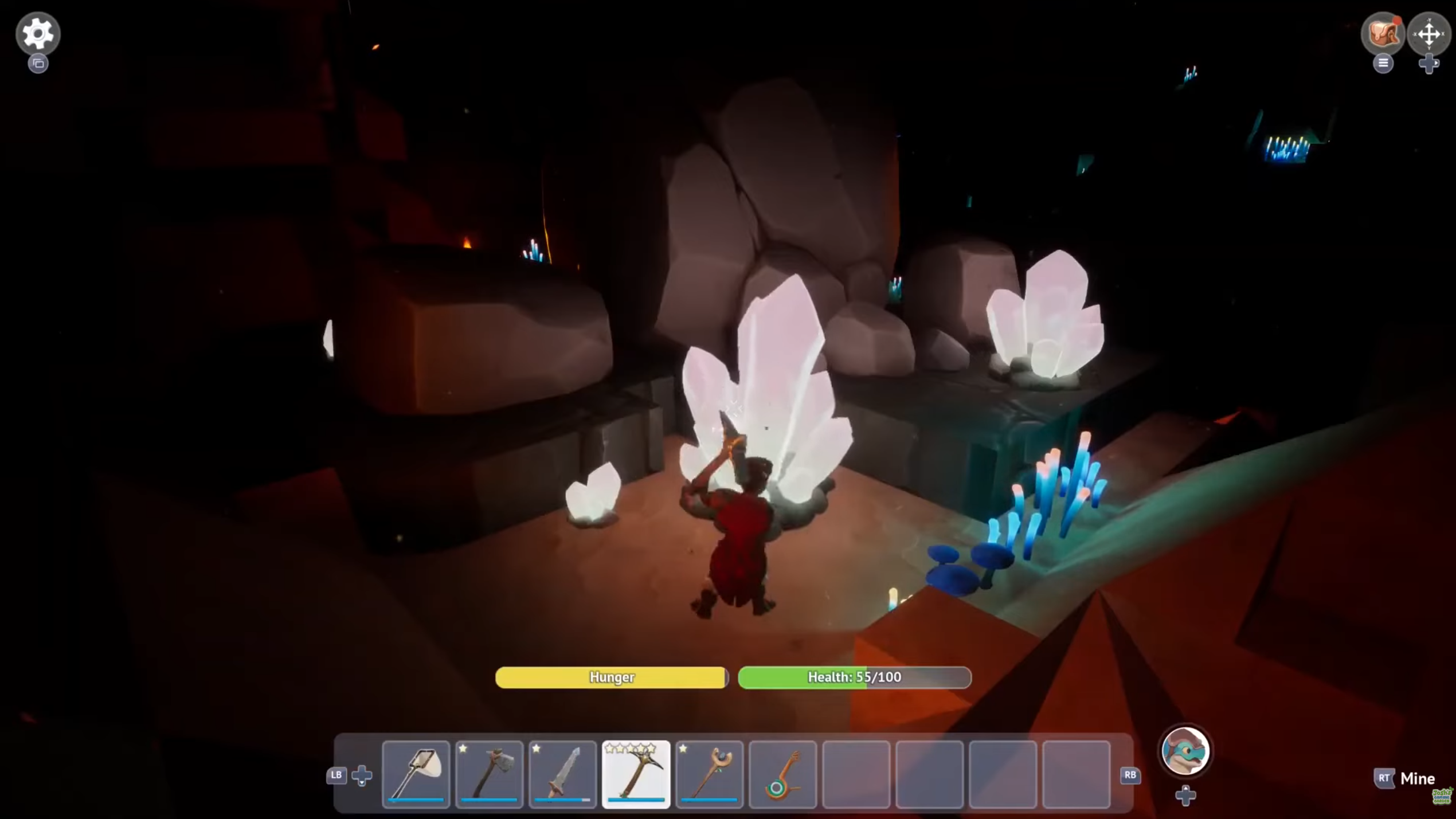Viewport: 1456px width, 819px height.
Task: Select the lute instrument slot
Action: [782, 775]
